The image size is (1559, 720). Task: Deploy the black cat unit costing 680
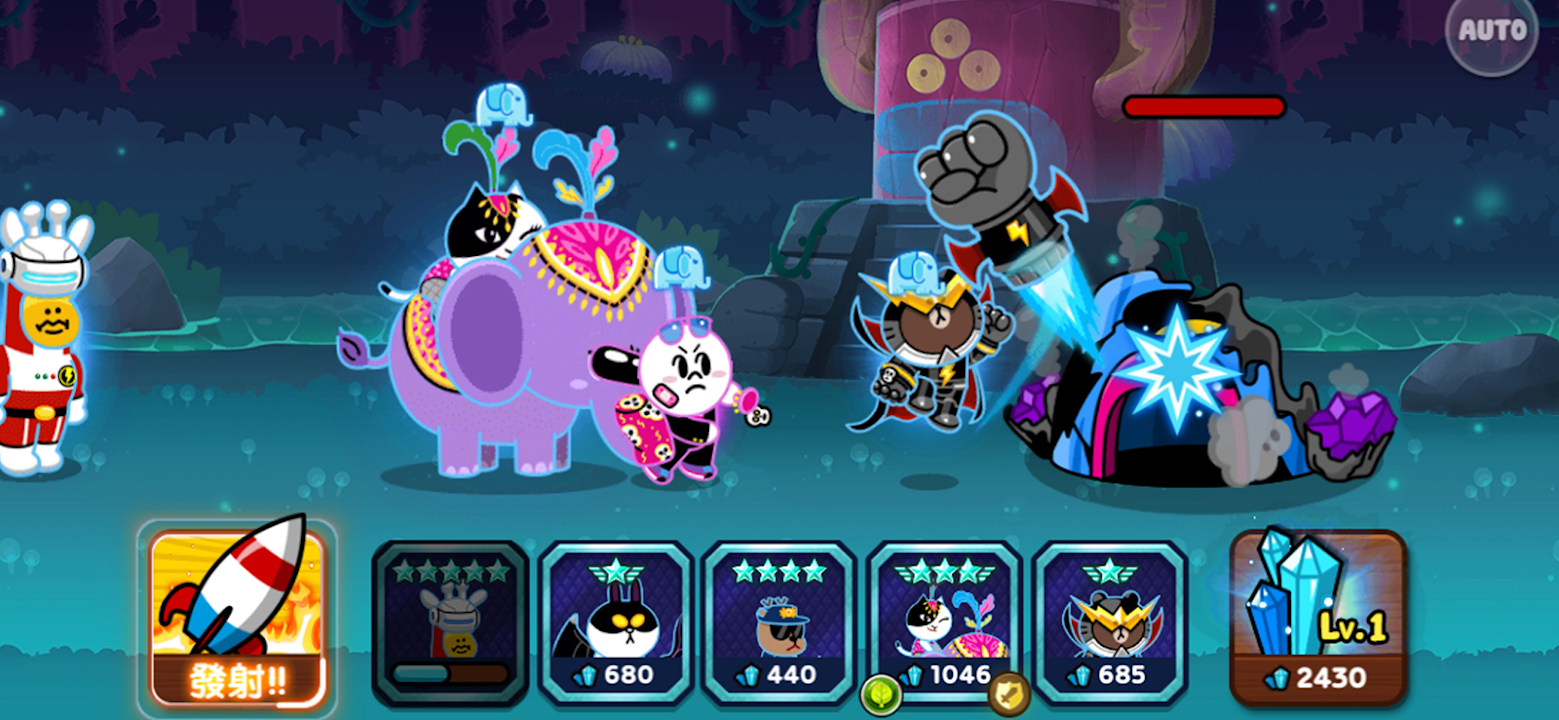click(x=616, y=622)
